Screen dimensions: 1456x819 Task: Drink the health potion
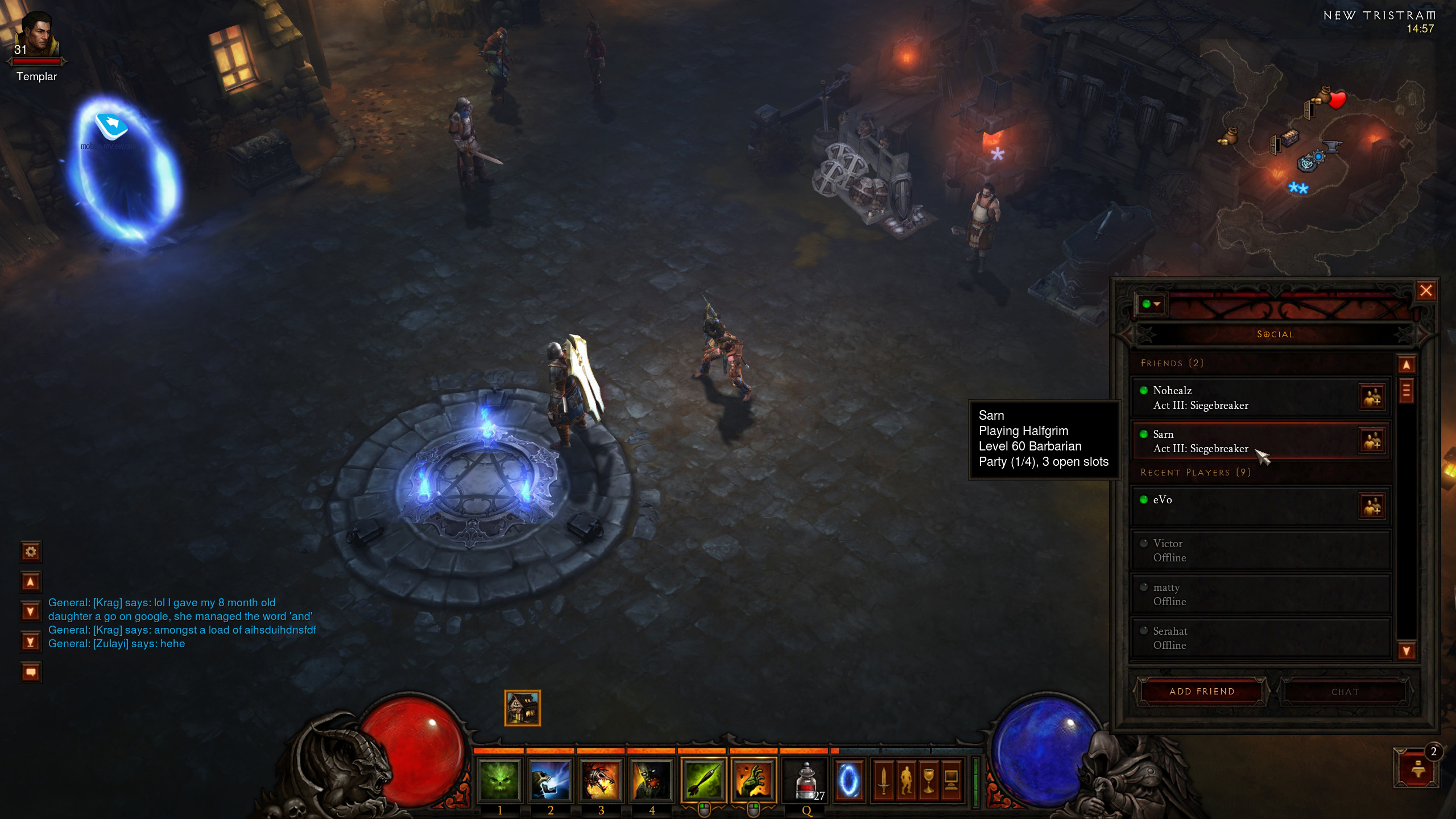coord(806,781)
